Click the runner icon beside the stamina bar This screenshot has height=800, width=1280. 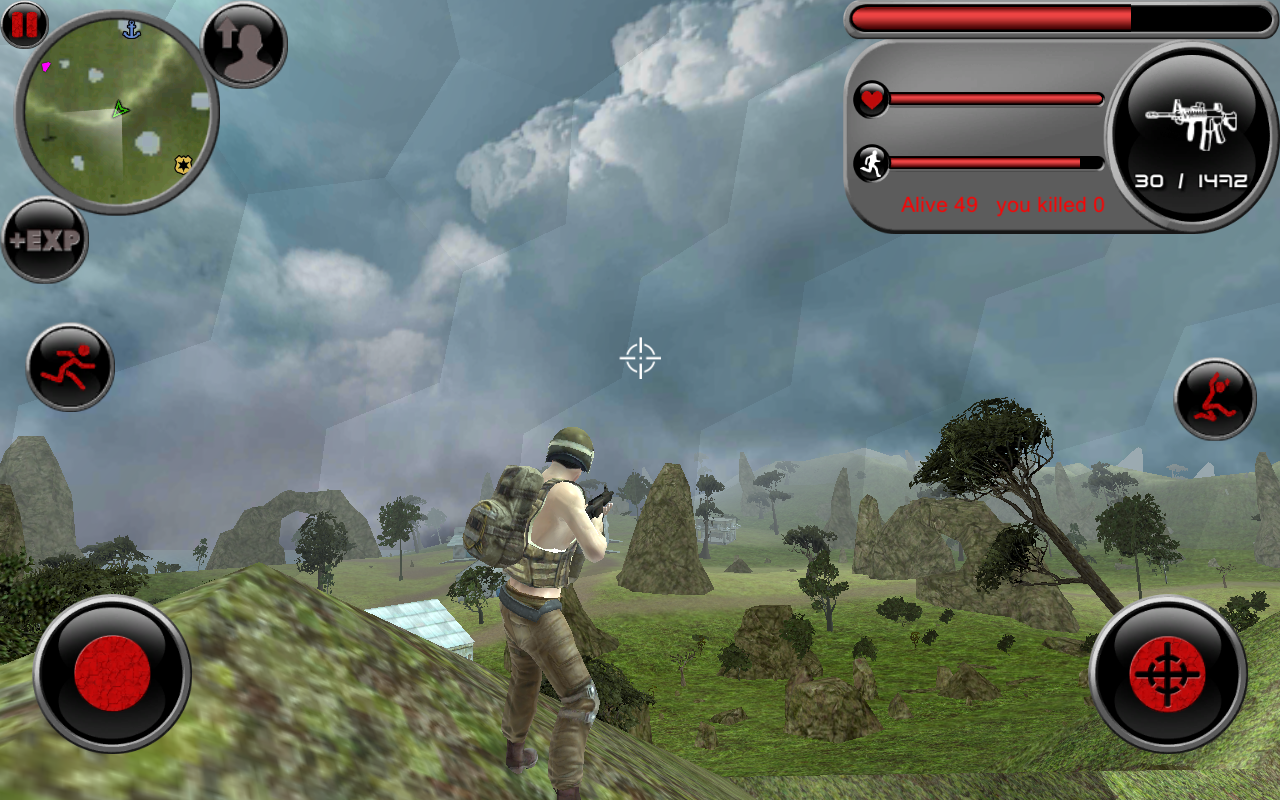(870, 161)
